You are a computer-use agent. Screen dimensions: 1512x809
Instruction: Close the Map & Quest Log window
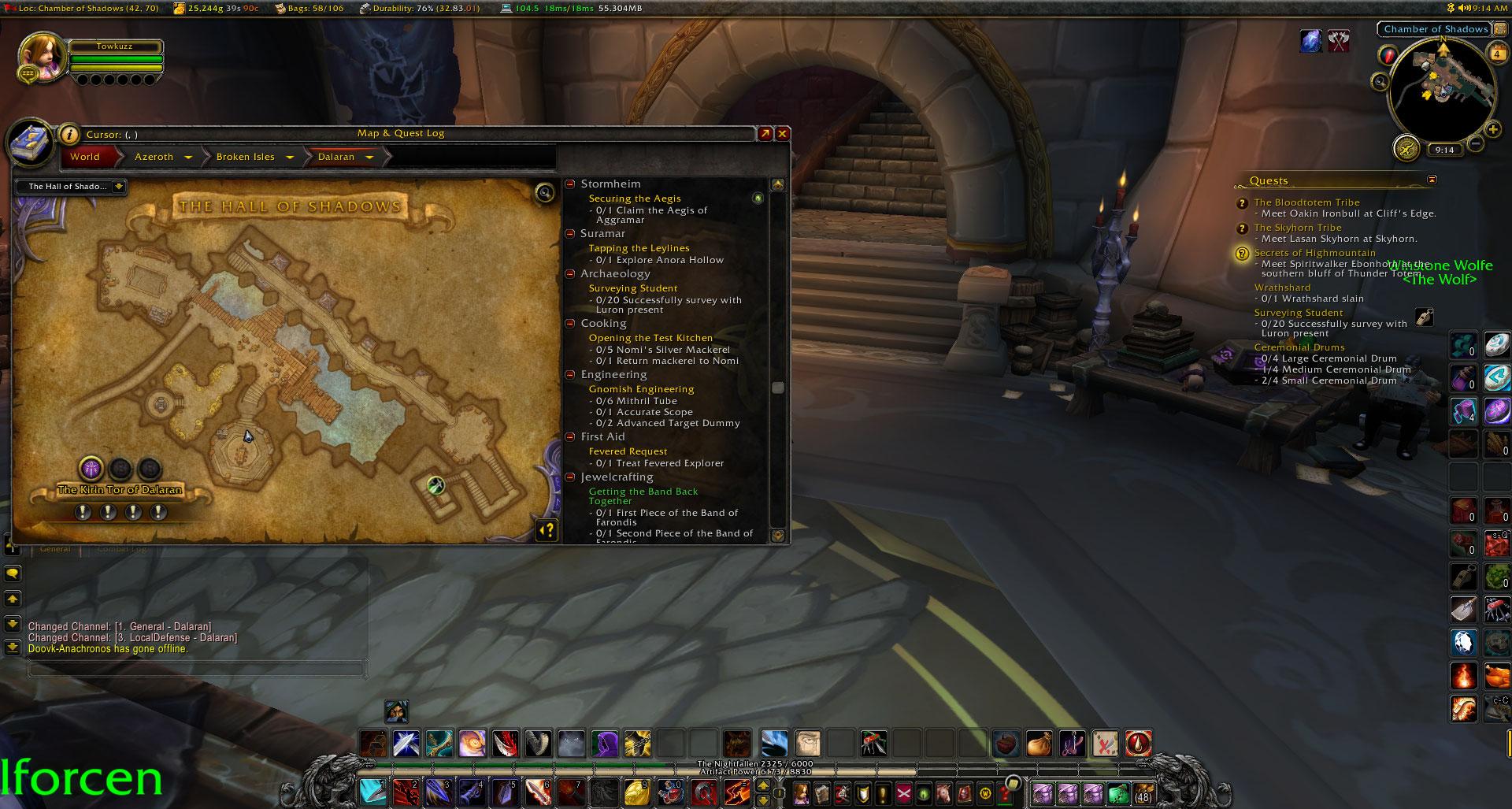coord(782,134)
